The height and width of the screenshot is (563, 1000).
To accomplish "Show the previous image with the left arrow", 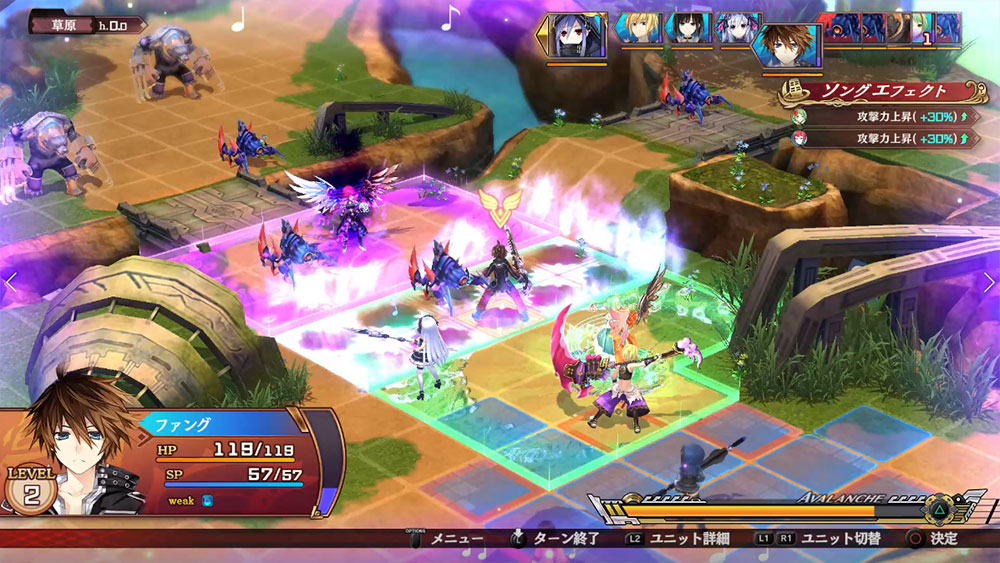I will [x=11, y=283].
